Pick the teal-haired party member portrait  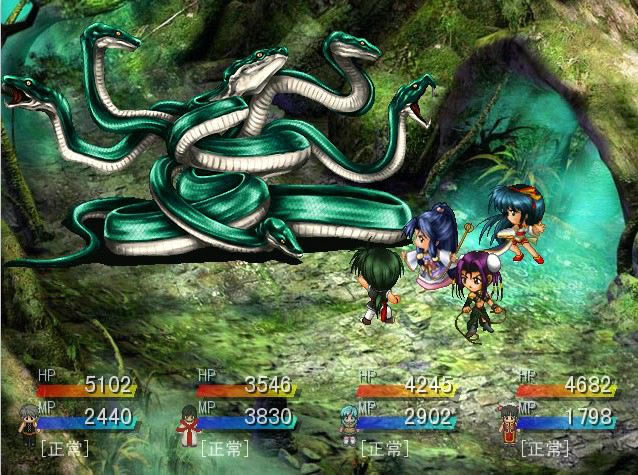tap(348, 423)
